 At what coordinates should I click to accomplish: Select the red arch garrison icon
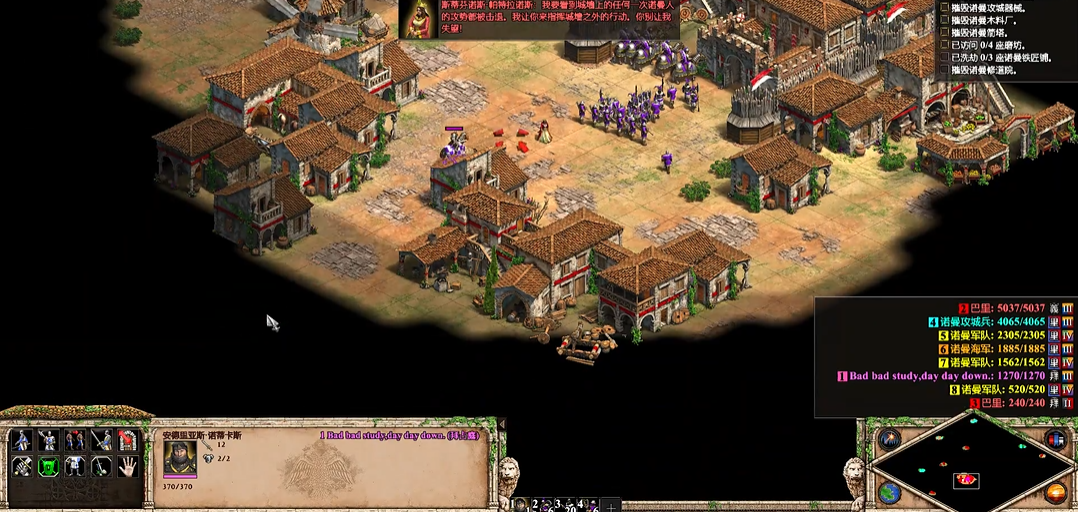coord(127,440)
